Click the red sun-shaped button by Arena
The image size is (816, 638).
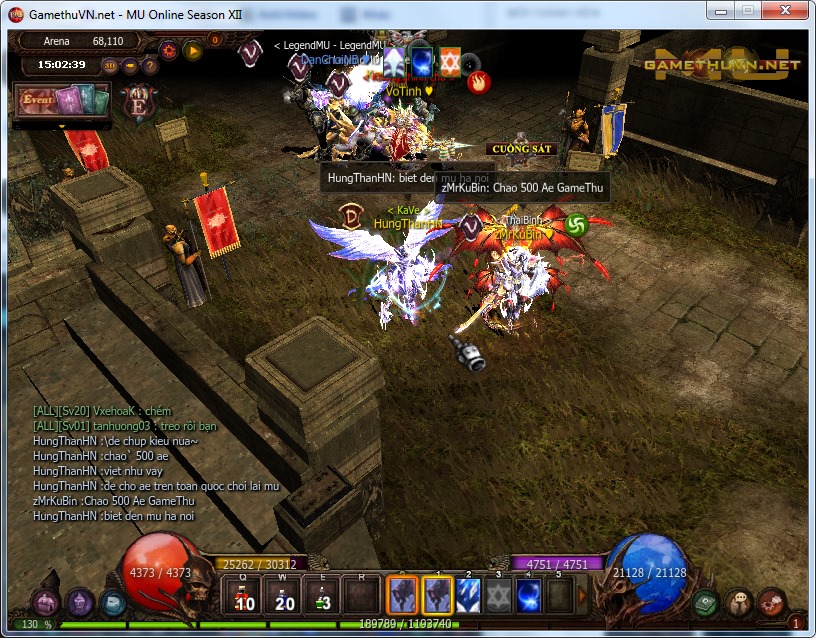tap(168, 50)
